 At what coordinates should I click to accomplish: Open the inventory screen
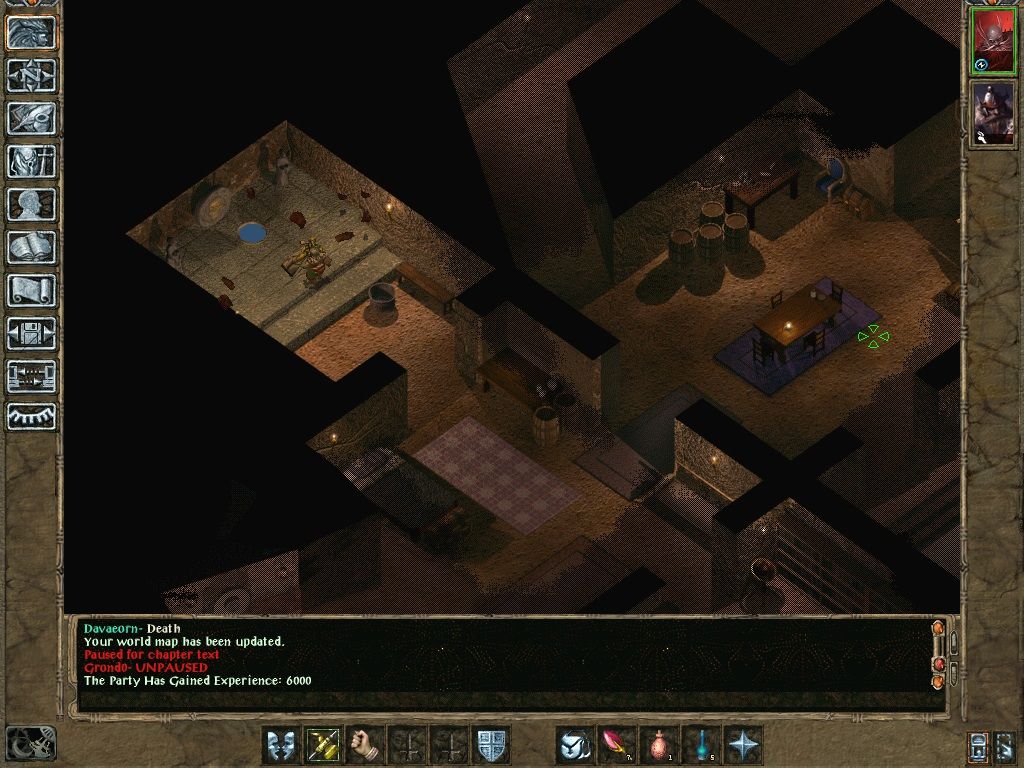click(32, 161)
